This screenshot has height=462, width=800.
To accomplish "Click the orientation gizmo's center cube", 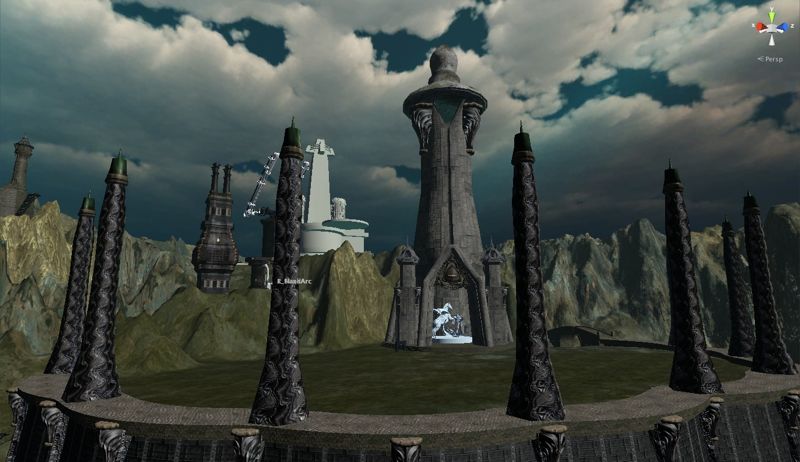I will pos(772,28).
